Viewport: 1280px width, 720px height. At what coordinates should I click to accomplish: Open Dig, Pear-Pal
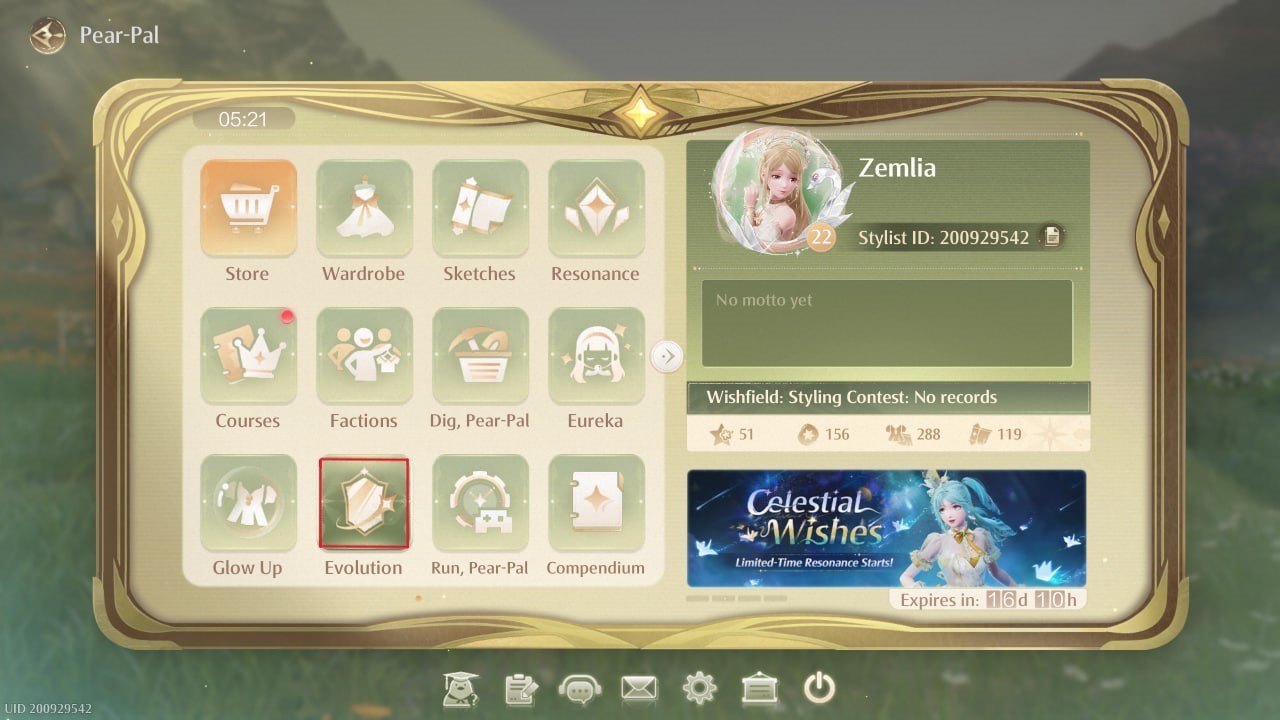coord(479,354)
